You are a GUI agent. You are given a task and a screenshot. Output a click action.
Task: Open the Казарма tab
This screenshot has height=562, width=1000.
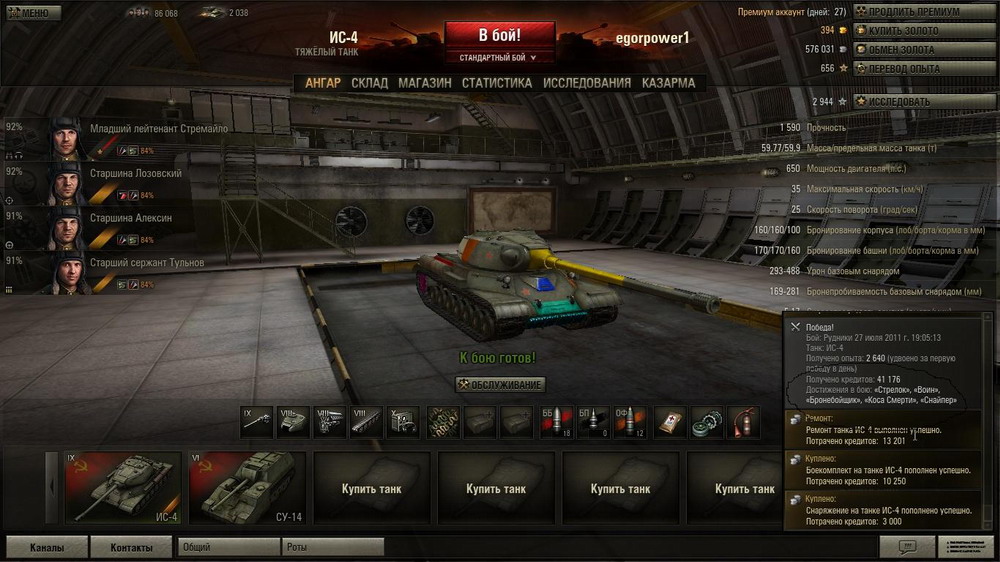[668, 83]
